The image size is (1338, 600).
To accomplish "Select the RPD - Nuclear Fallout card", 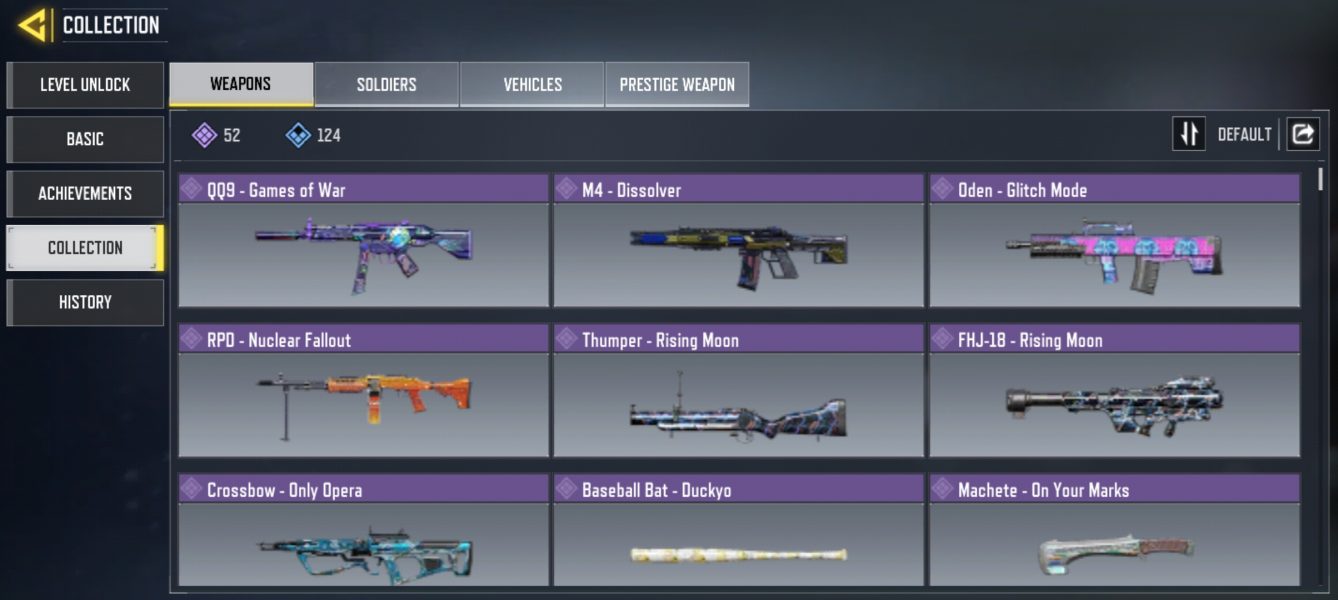I will (x=363, y=392).
